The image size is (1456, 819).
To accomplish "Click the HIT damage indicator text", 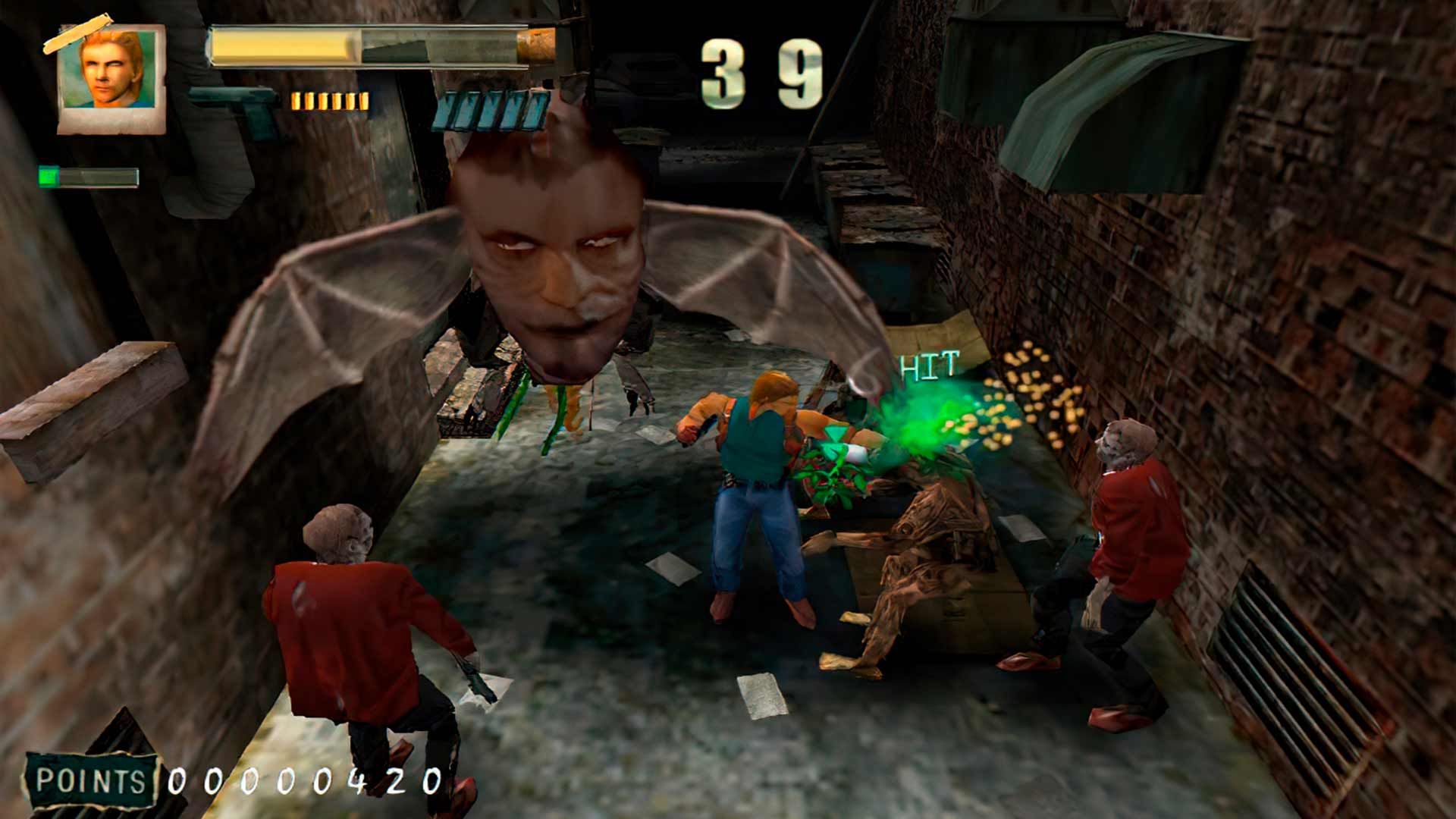I will tap(927, 364).
